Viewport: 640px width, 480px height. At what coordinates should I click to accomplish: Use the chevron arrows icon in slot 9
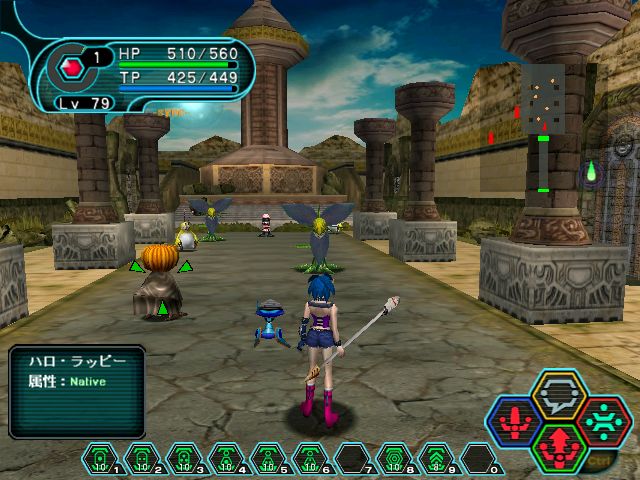coord(437,459)
